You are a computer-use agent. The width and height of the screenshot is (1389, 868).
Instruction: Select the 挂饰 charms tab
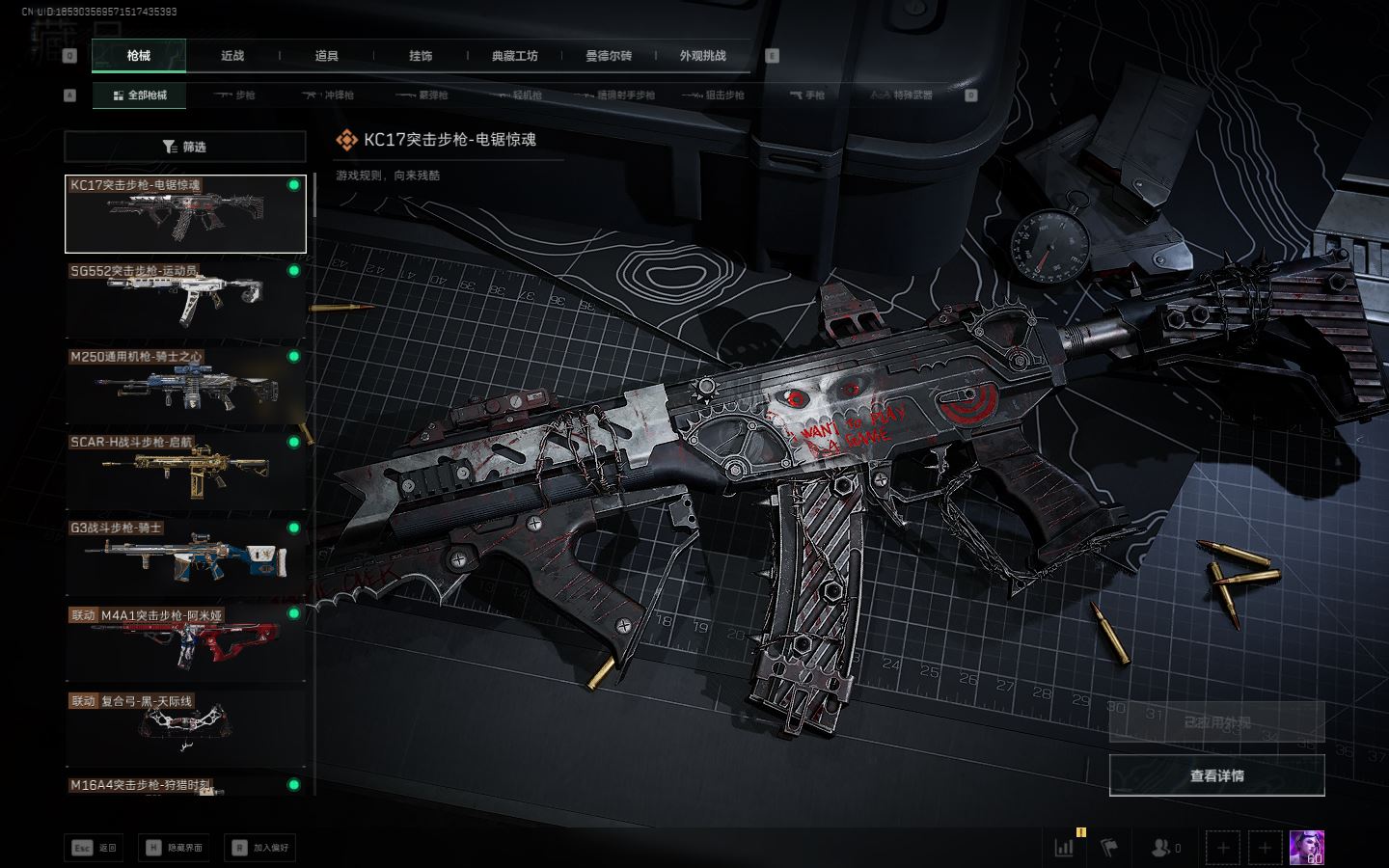pyautogui.click(x=421, y=56)
